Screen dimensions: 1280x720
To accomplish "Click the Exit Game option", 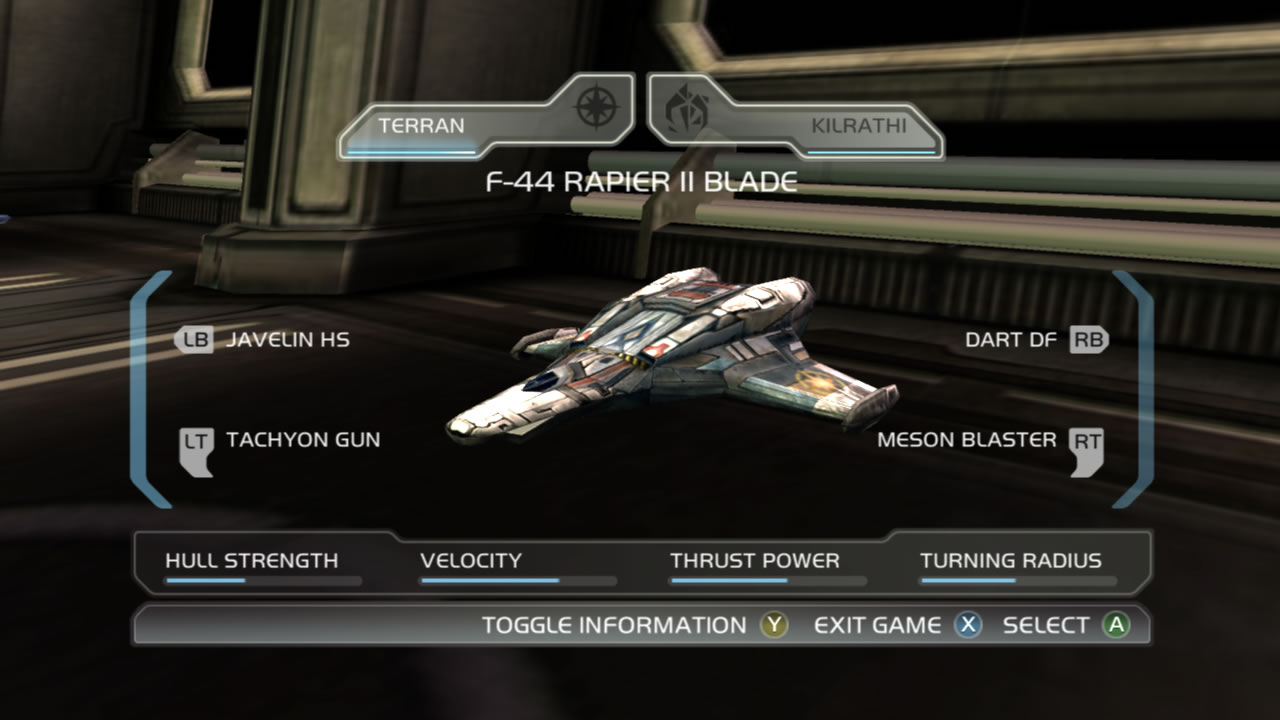I will [x=897, y=625].
